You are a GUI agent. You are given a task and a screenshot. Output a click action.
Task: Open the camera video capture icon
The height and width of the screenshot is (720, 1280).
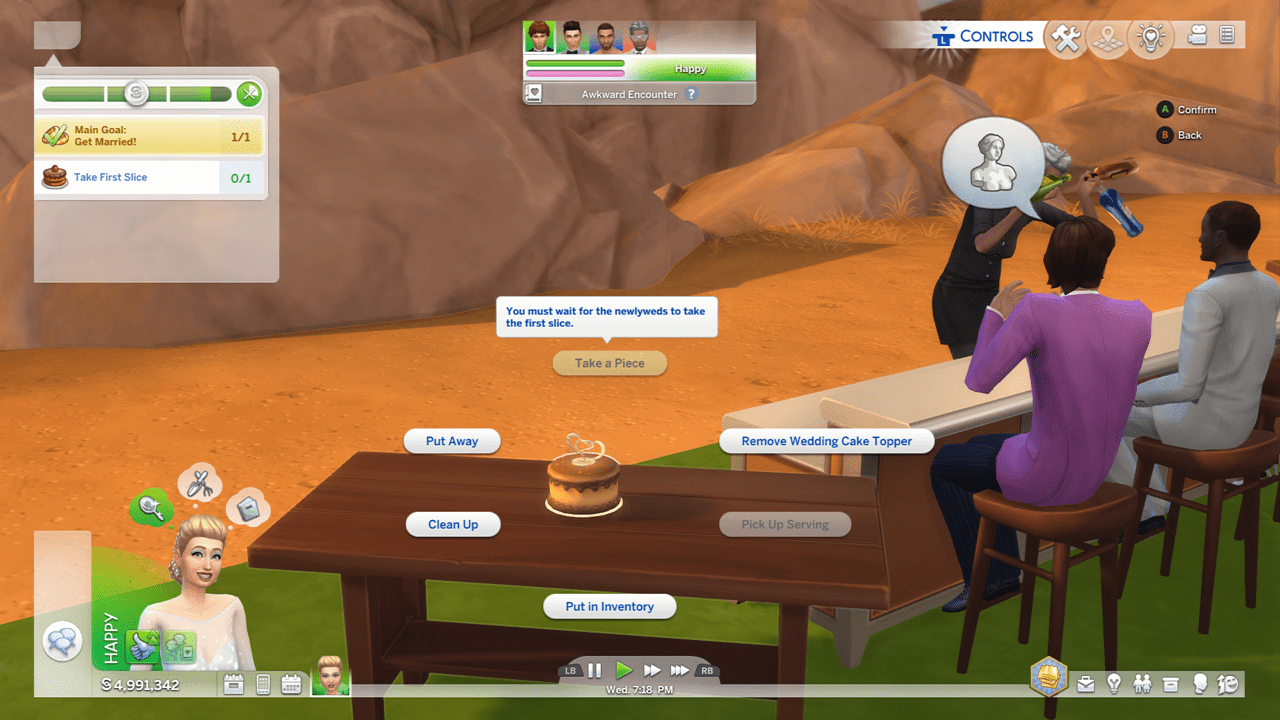(1197, 37)
